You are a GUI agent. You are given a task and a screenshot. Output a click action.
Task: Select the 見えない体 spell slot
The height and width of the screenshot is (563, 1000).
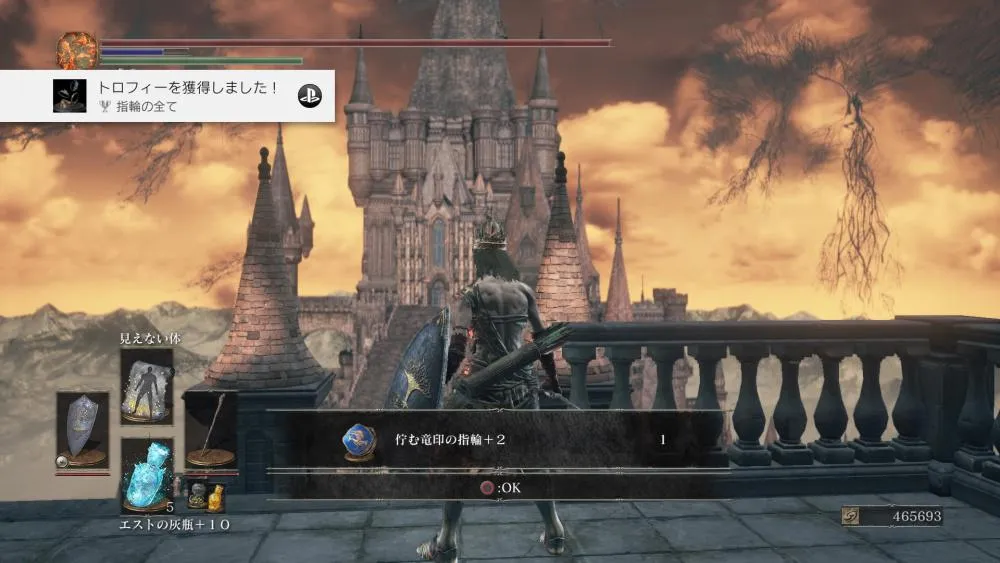point(146,386)
